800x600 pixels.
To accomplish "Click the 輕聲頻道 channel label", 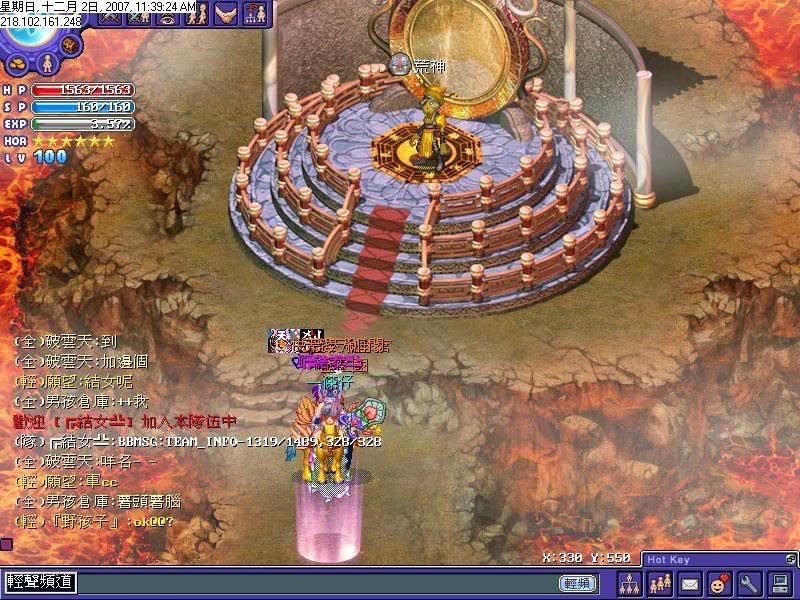I will (38, 582).
